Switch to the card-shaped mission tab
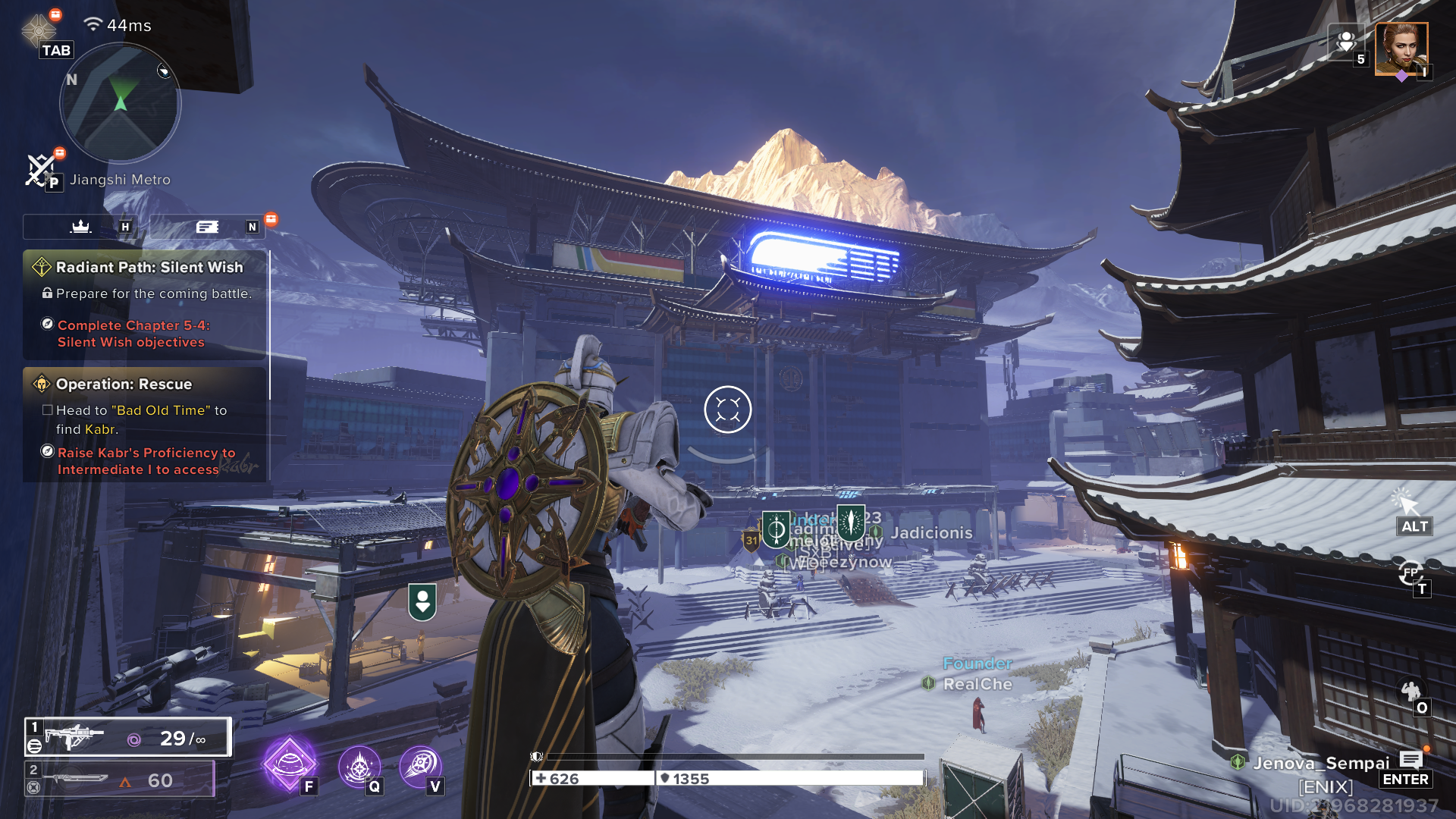Screen dimensions: 1456x819 [x=207, y=227]
